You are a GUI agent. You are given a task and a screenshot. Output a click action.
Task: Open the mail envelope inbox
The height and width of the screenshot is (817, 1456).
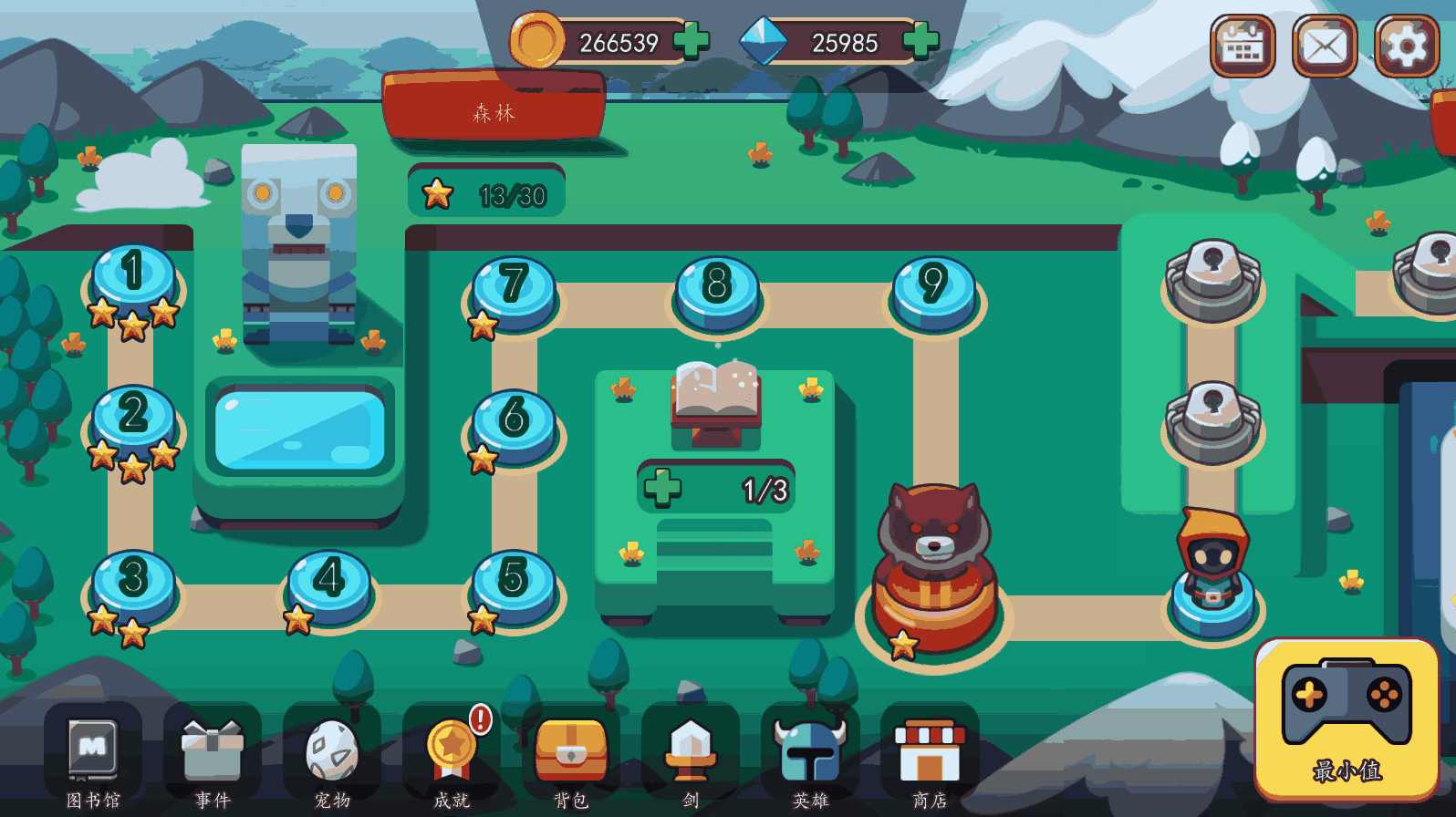tap(1324, 46)
